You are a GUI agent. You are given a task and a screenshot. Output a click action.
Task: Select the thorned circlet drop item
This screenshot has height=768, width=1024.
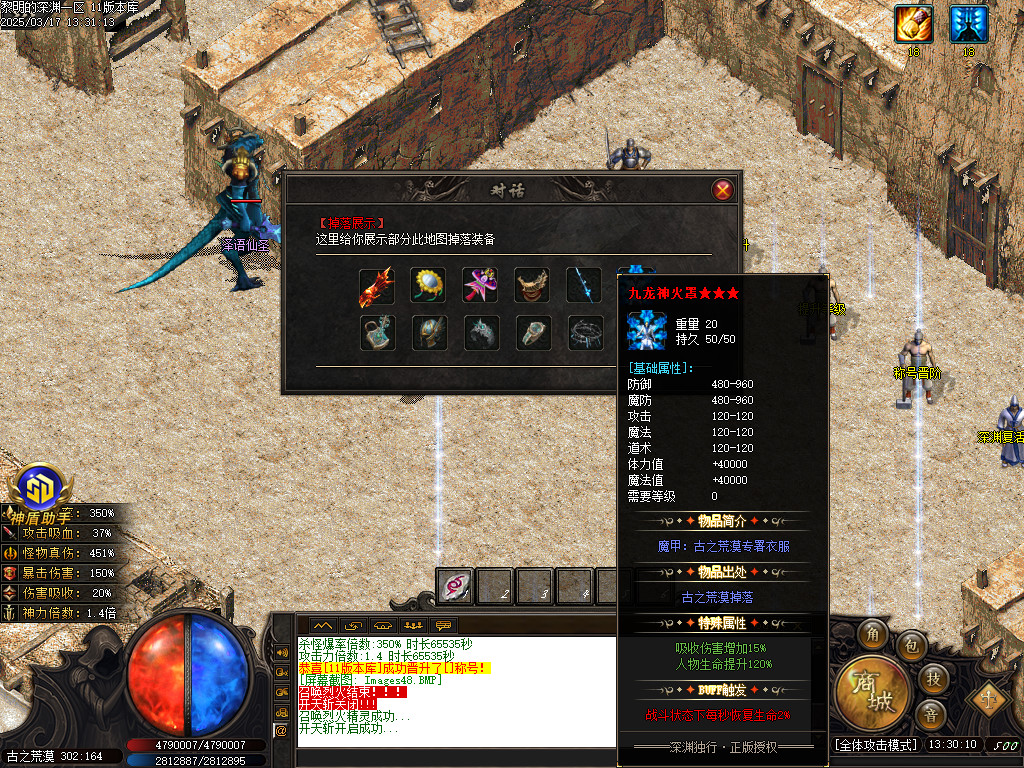[x=585, y=333]
